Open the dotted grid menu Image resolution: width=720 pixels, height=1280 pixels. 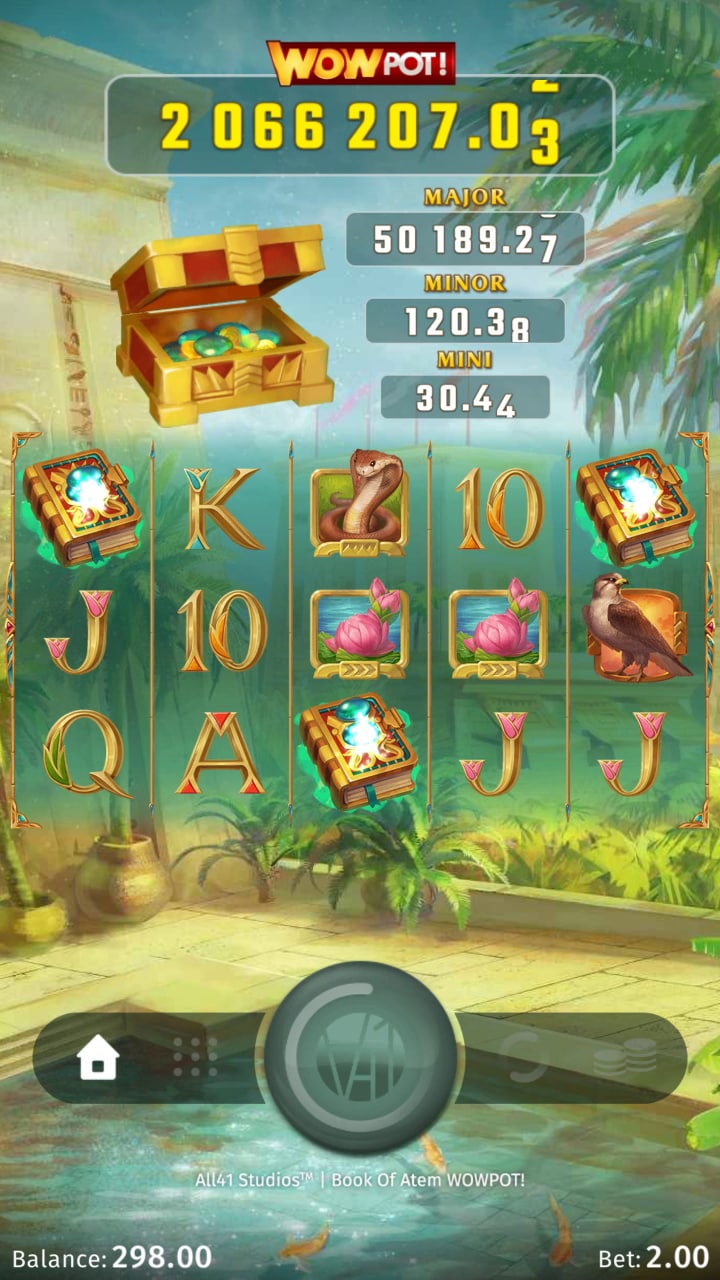(195, 1057)
